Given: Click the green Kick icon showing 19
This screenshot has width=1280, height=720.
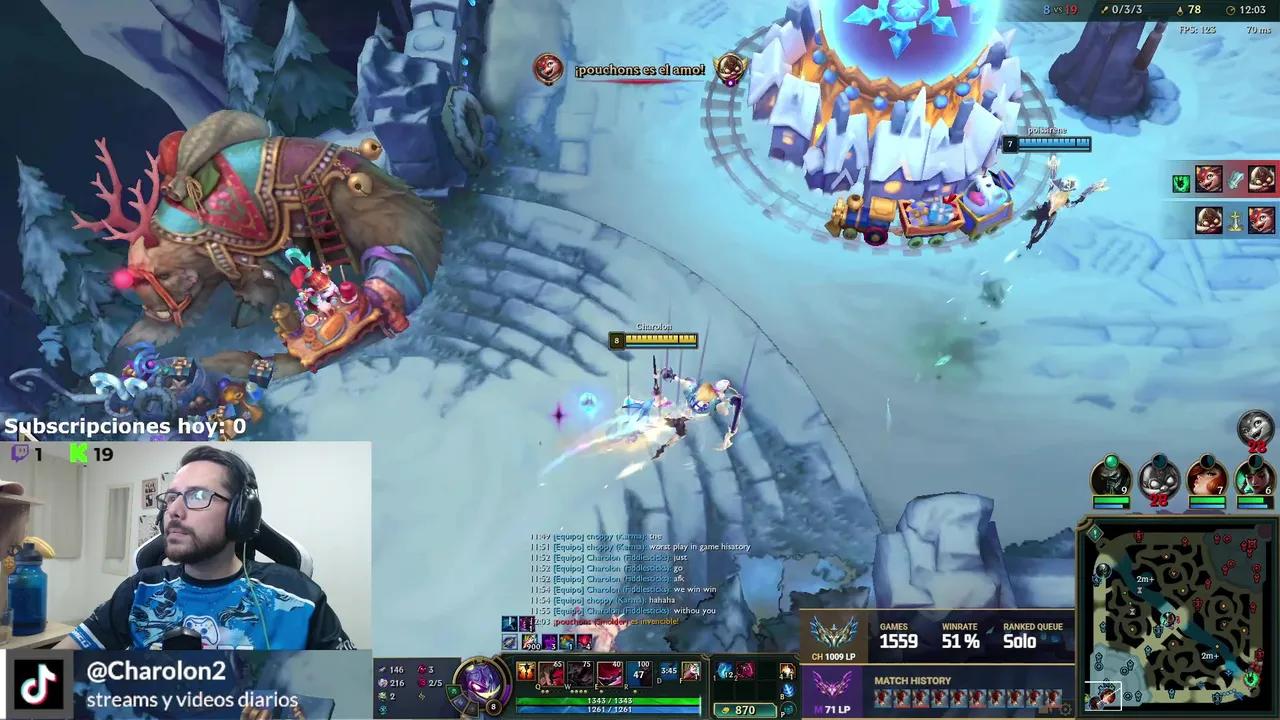Looking at the screenshot, I should [78, 454].
